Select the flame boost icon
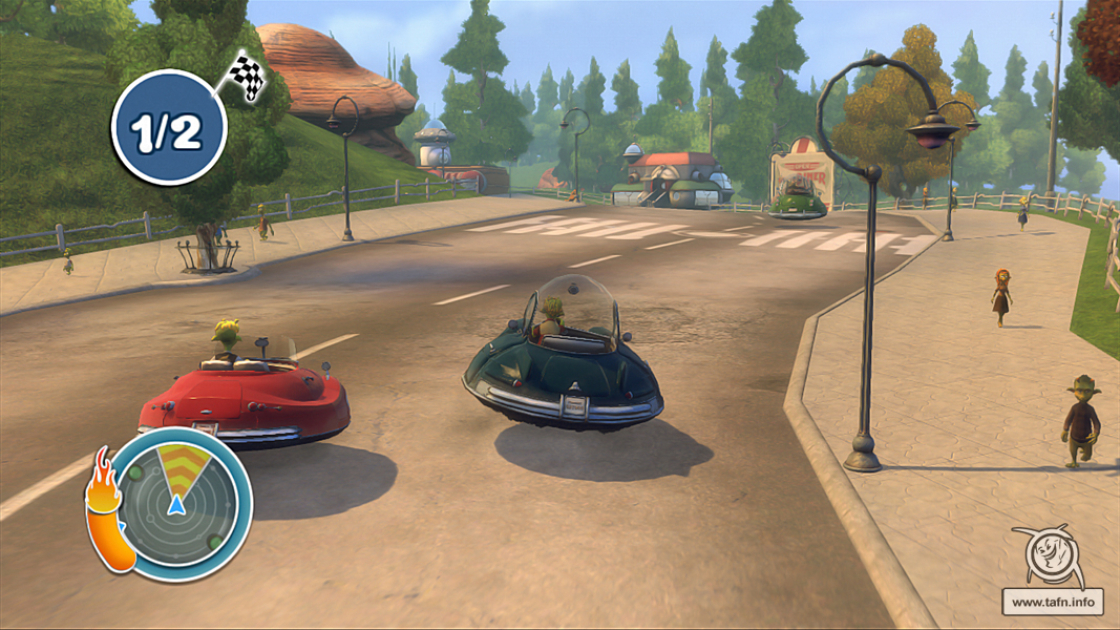This screenshot has width=1120, height=630. (x=106, y=509)
